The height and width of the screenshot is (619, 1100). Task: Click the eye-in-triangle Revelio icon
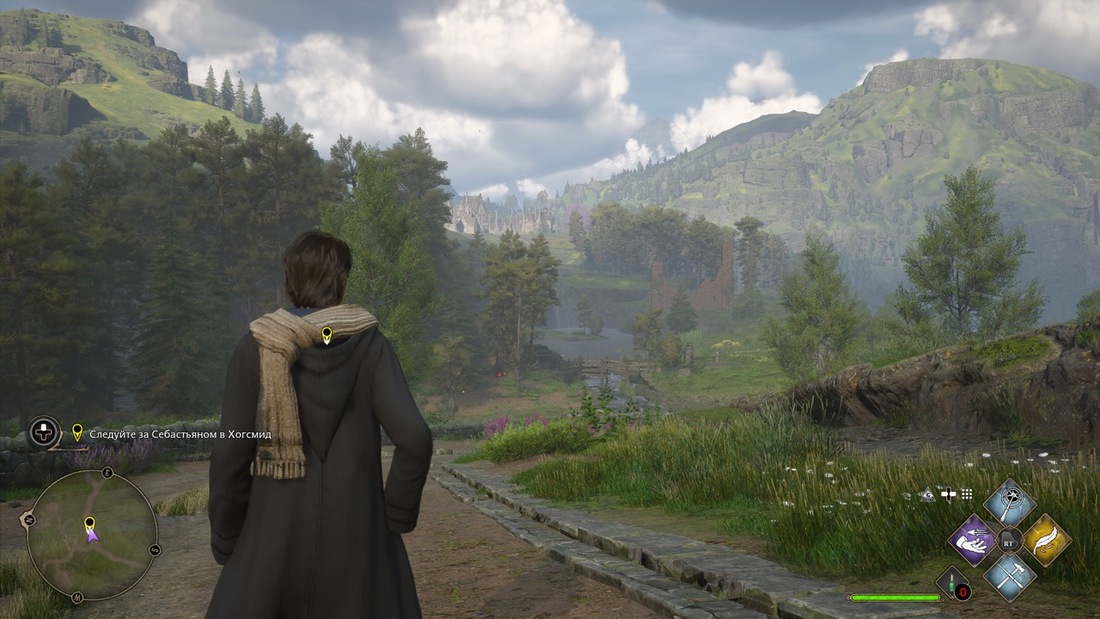click(928, 494)
